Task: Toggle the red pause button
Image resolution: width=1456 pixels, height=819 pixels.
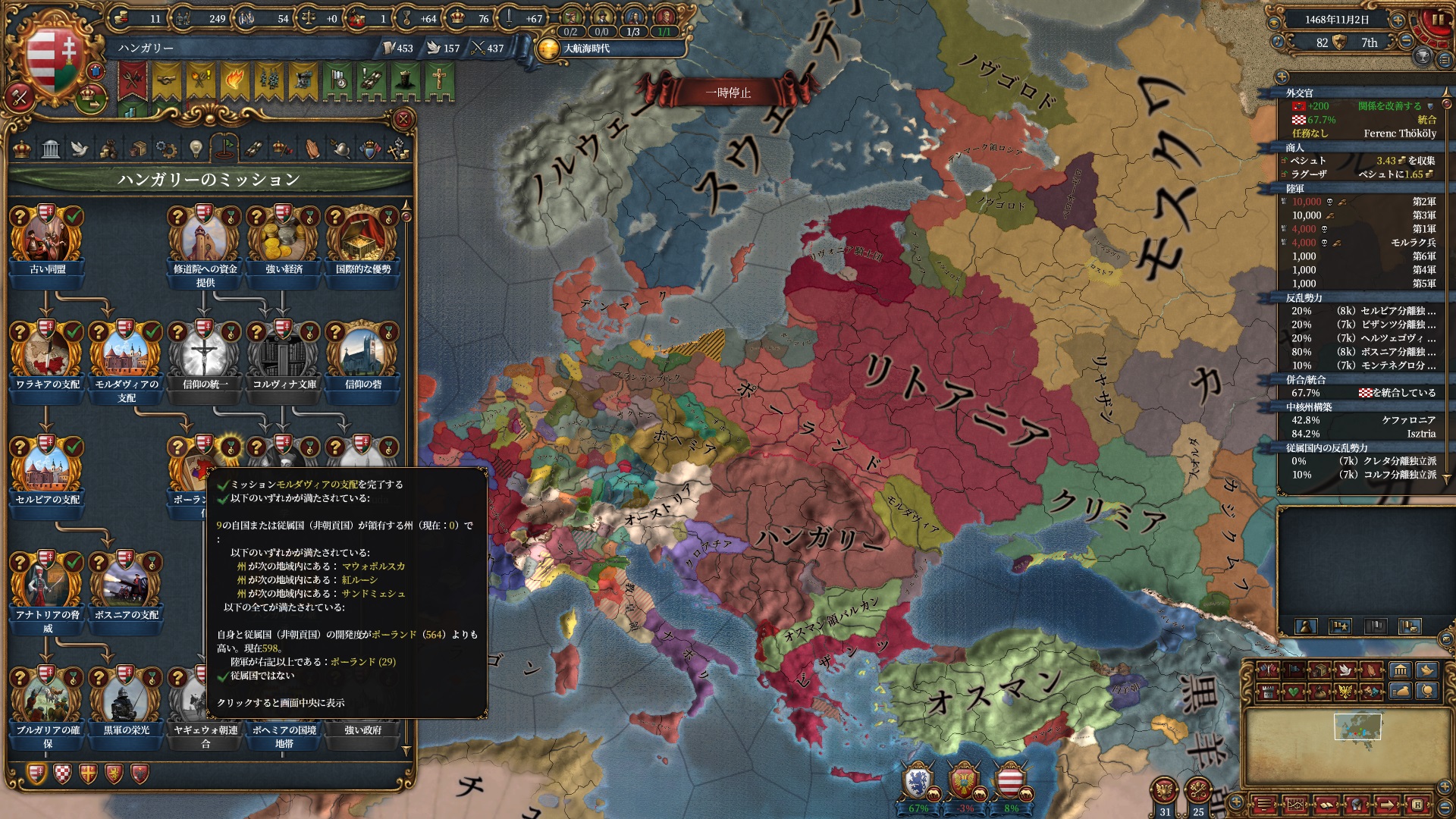Action: point(1438,20)
